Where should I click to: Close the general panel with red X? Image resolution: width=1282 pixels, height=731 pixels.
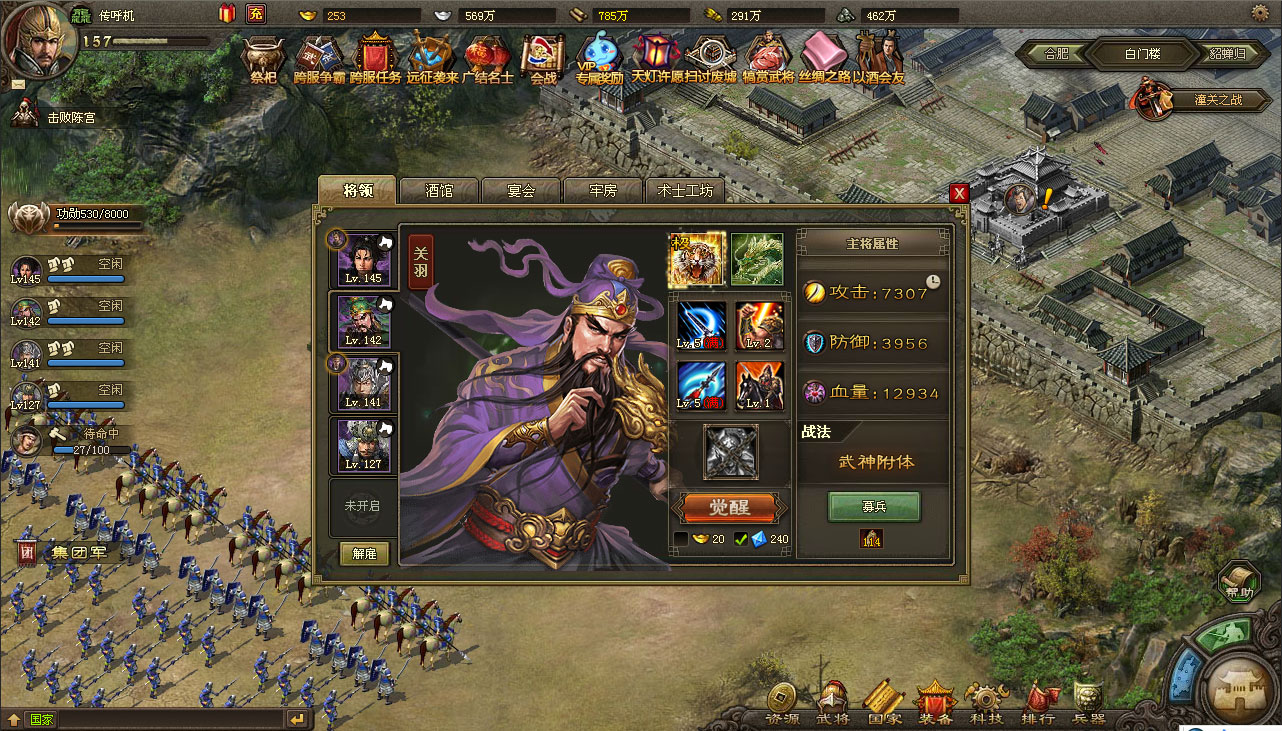[959, 193]
